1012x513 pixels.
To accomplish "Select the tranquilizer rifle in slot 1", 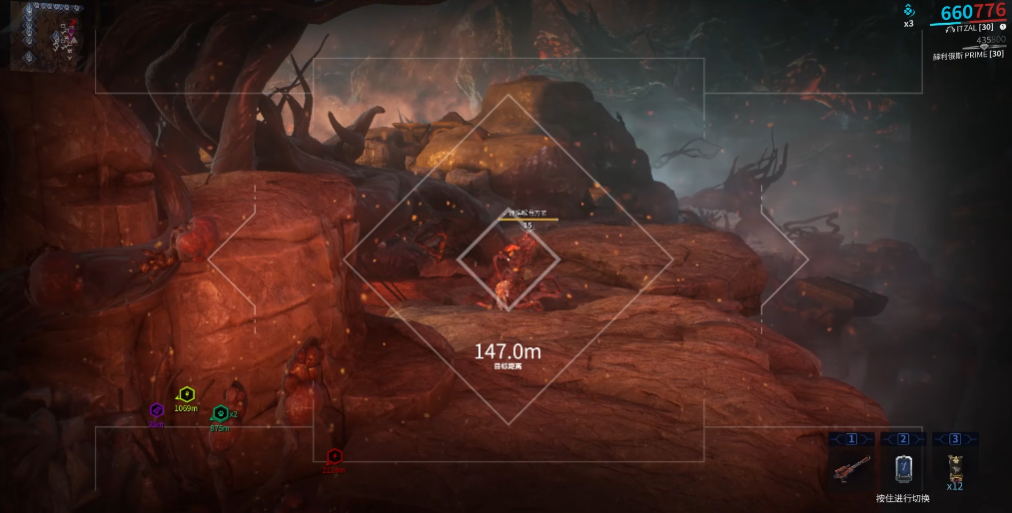I will tap(851, 467).
